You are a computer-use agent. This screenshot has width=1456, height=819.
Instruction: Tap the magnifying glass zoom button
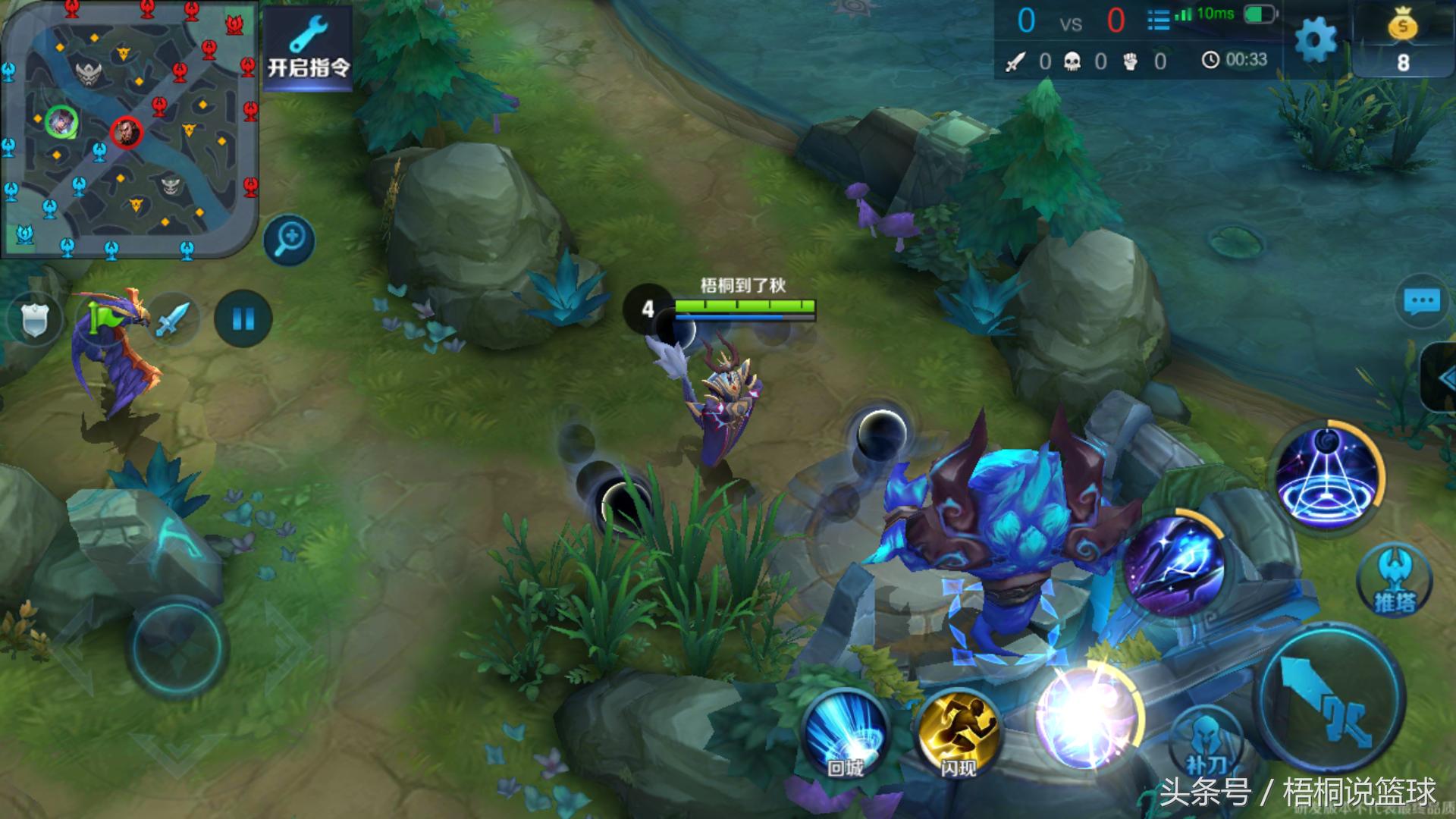[x=290, y=240]
